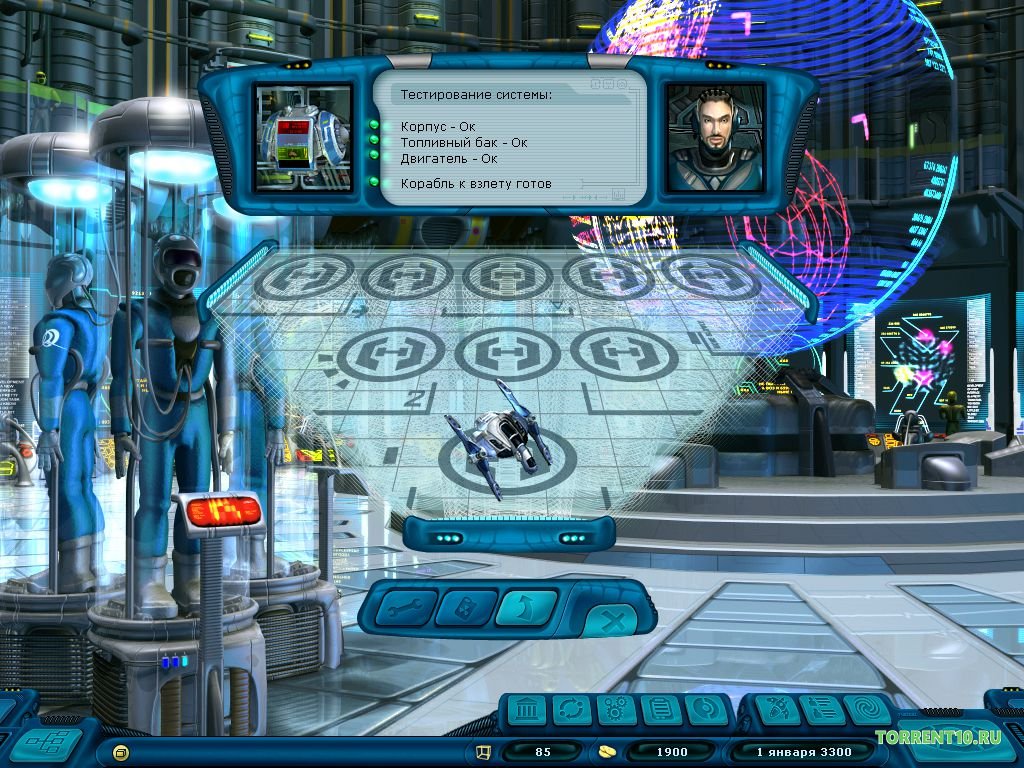Viewport: 1024px width, 768px height.
Task: Click the small yellow round window icon
Action: coord(121,751)
